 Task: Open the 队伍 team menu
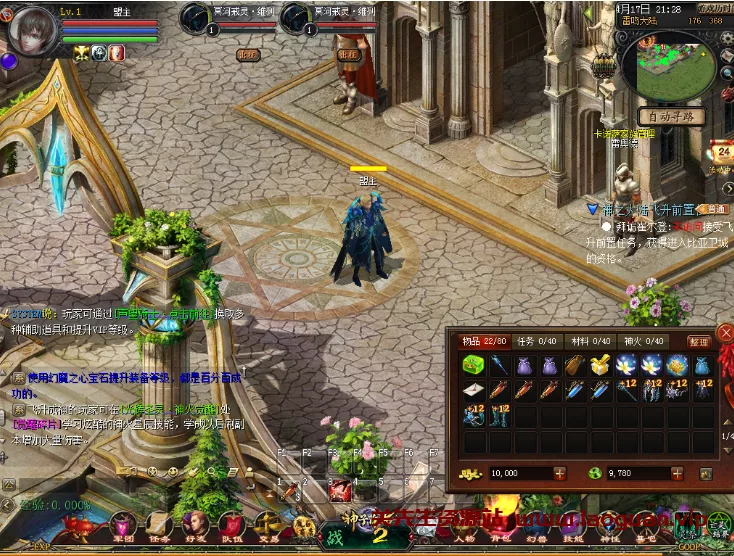[232, 525]
